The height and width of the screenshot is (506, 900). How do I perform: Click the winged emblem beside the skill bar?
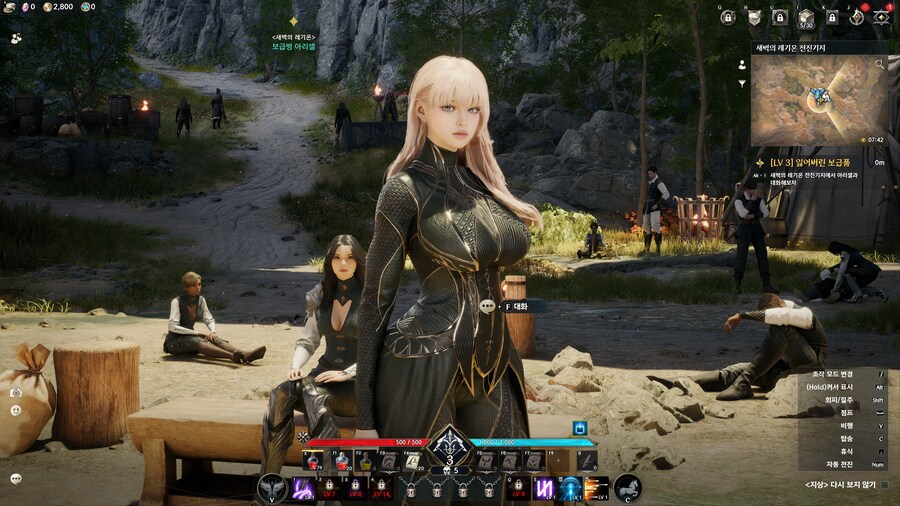[271, 488]
